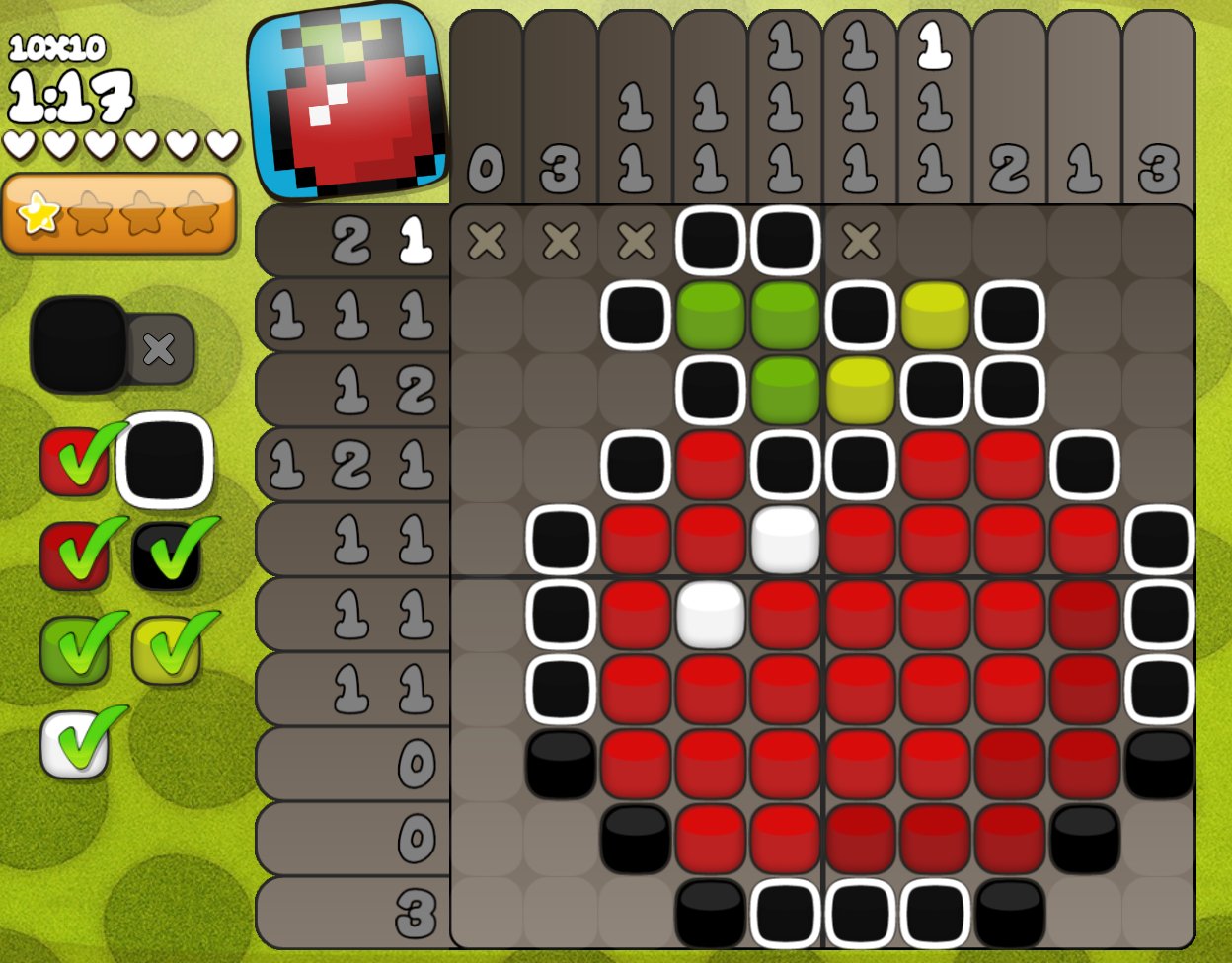Image resolution: width=1232 pixels, height=963 pixels.
Task: Select the bright red color swatch
Action: pyautogui.click(x=74, y=462)
